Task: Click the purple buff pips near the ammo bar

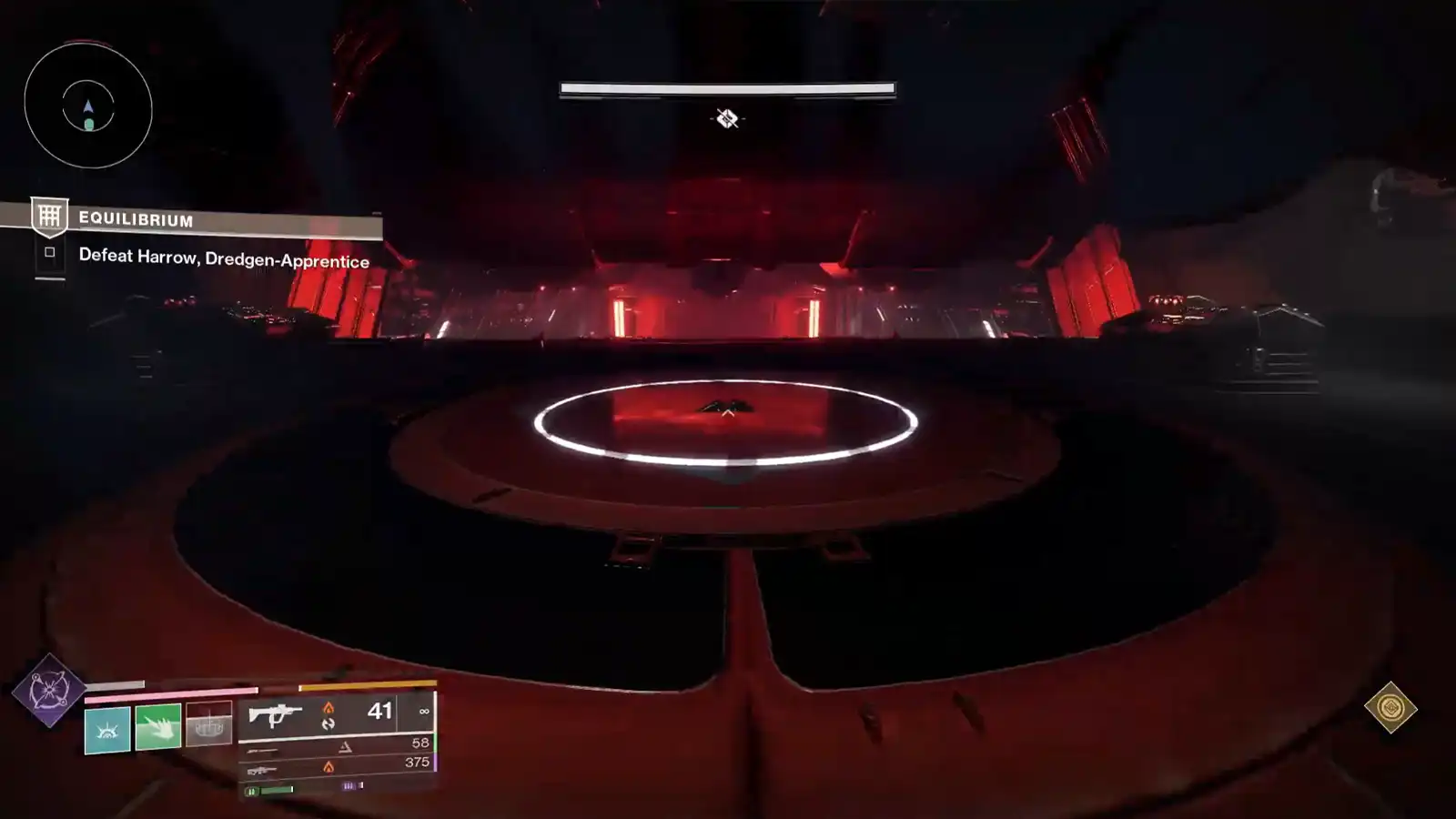Action: [x=349, y=785]
